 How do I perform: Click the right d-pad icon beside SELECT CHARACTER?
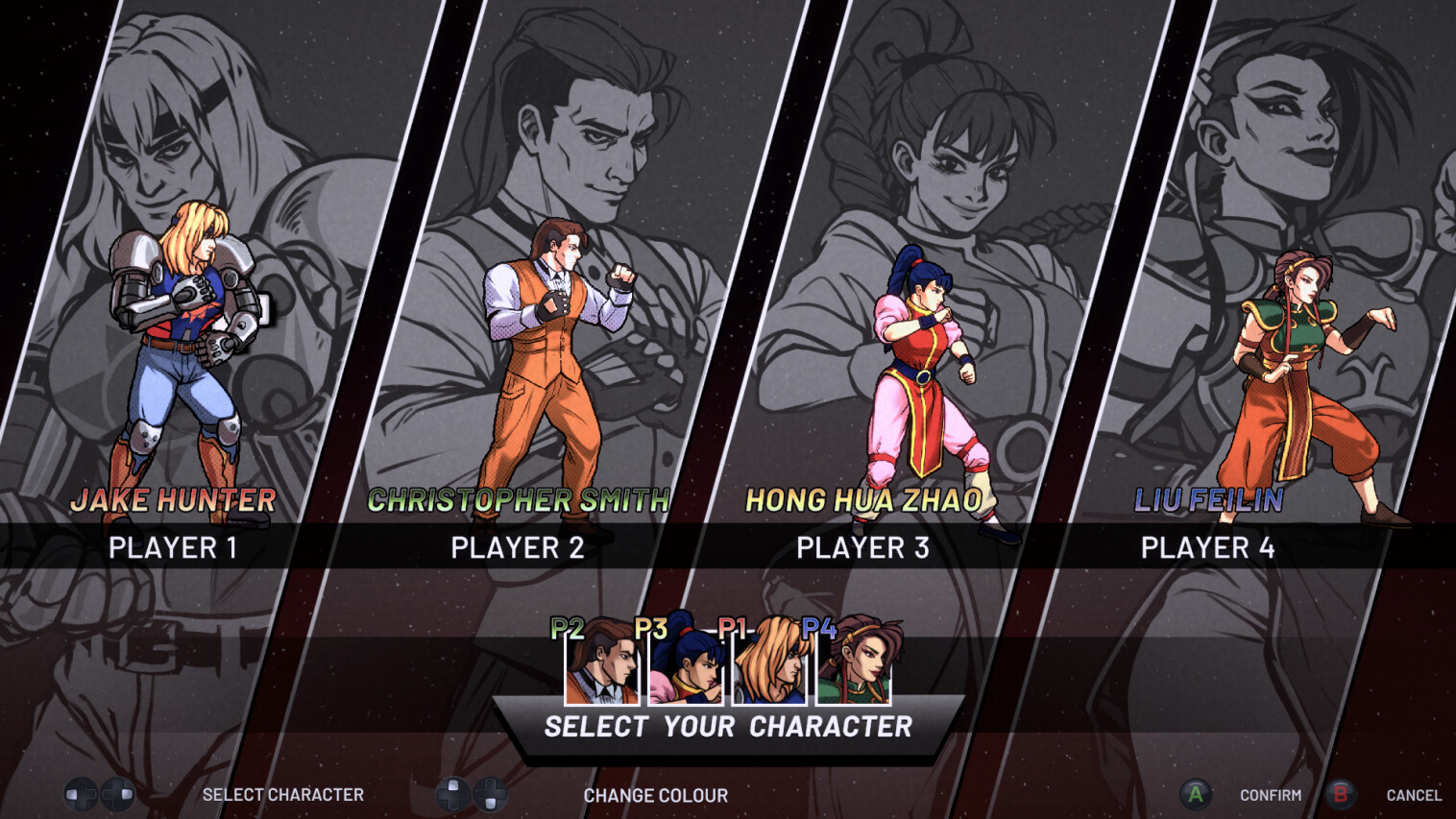coord(117,795)
